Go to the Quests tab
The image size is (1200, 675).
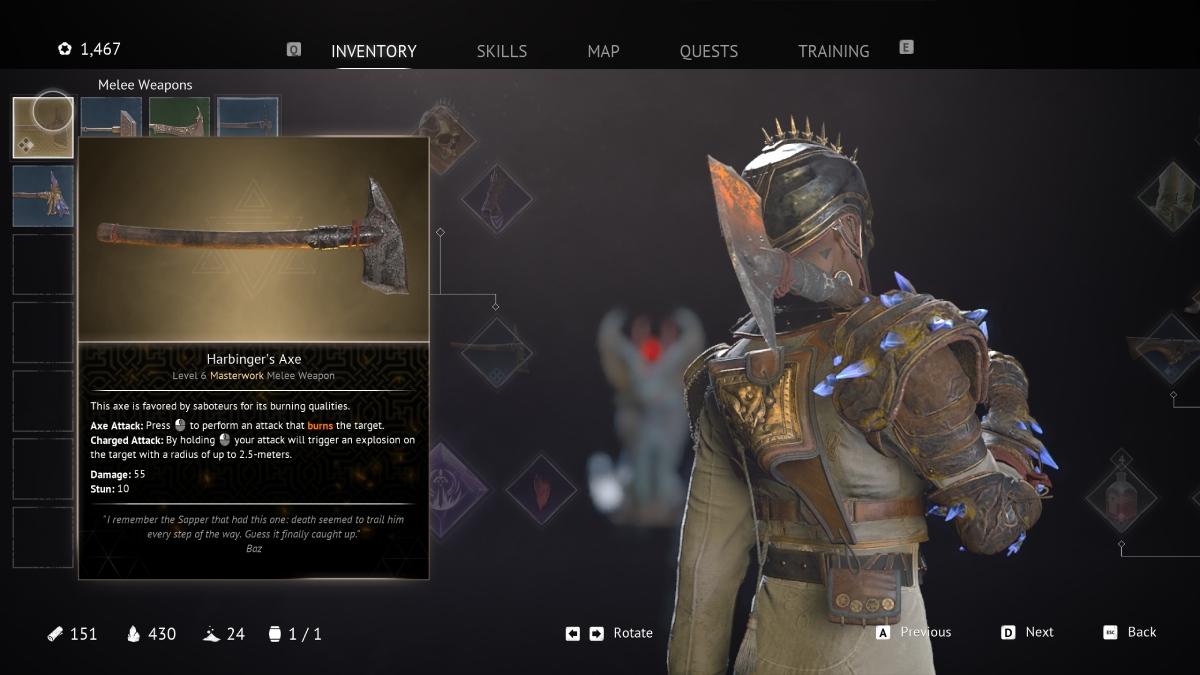pos(708,51)
